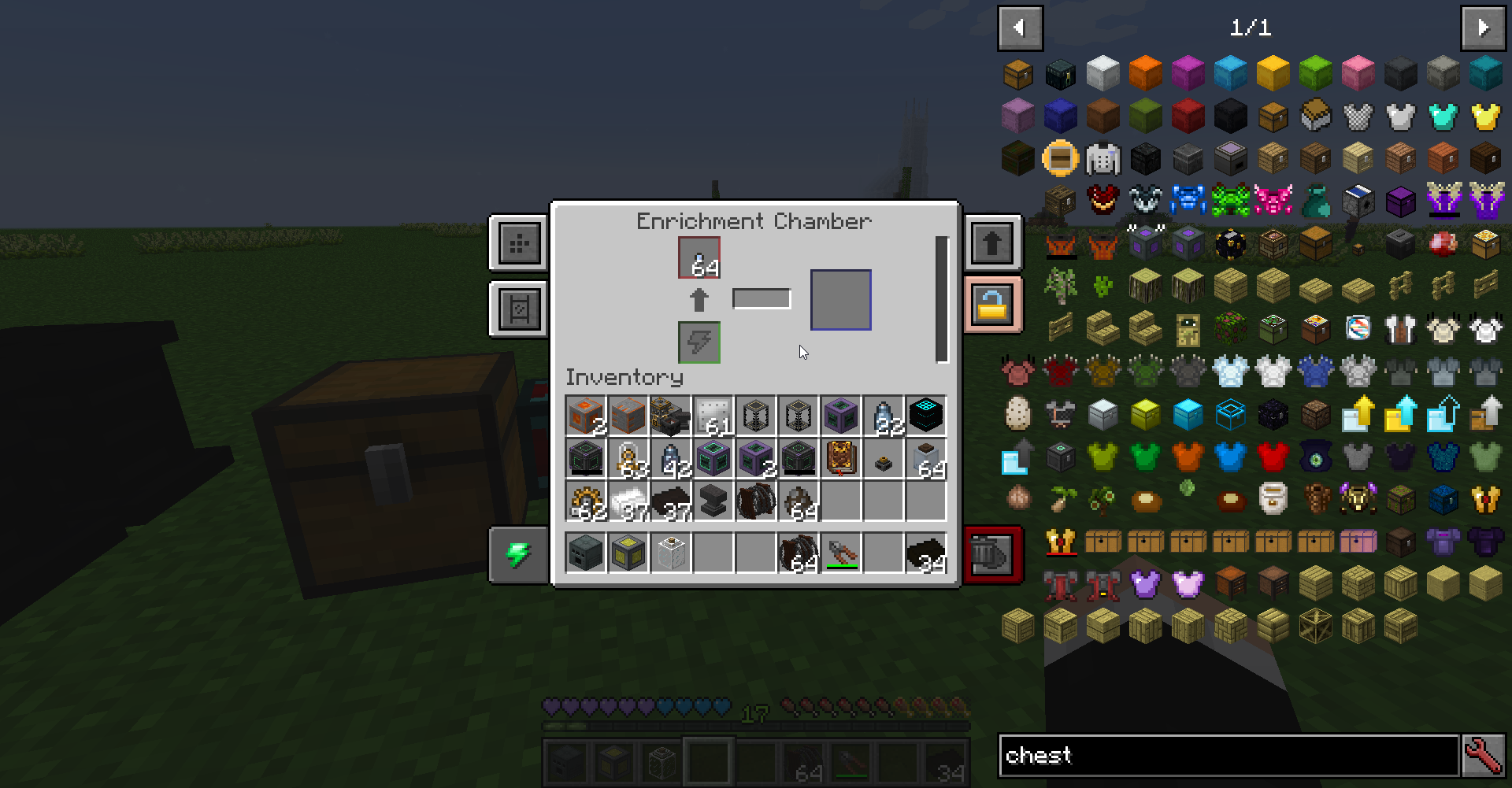Click the ender chest icon in the item list

coord(1059,73)
